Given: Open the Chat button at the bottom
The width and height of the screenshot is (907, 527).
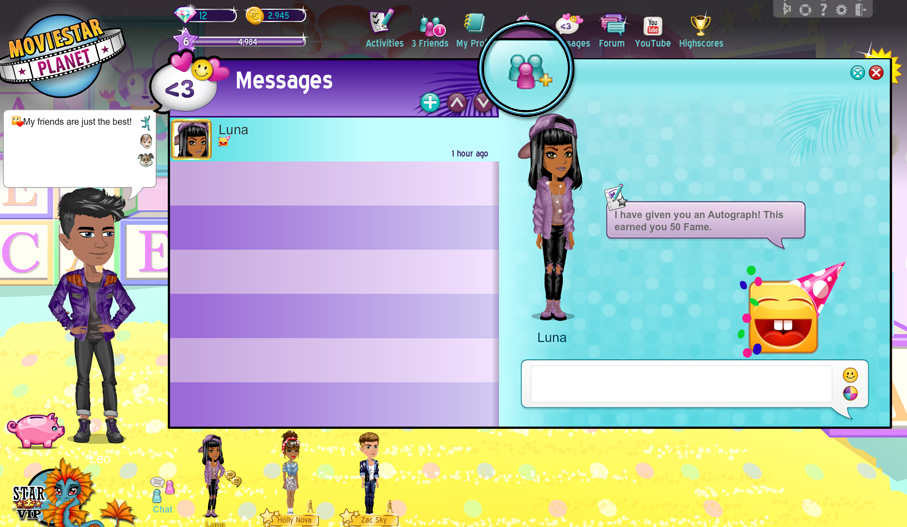Looking at the screenshot, I should (163, 495).
